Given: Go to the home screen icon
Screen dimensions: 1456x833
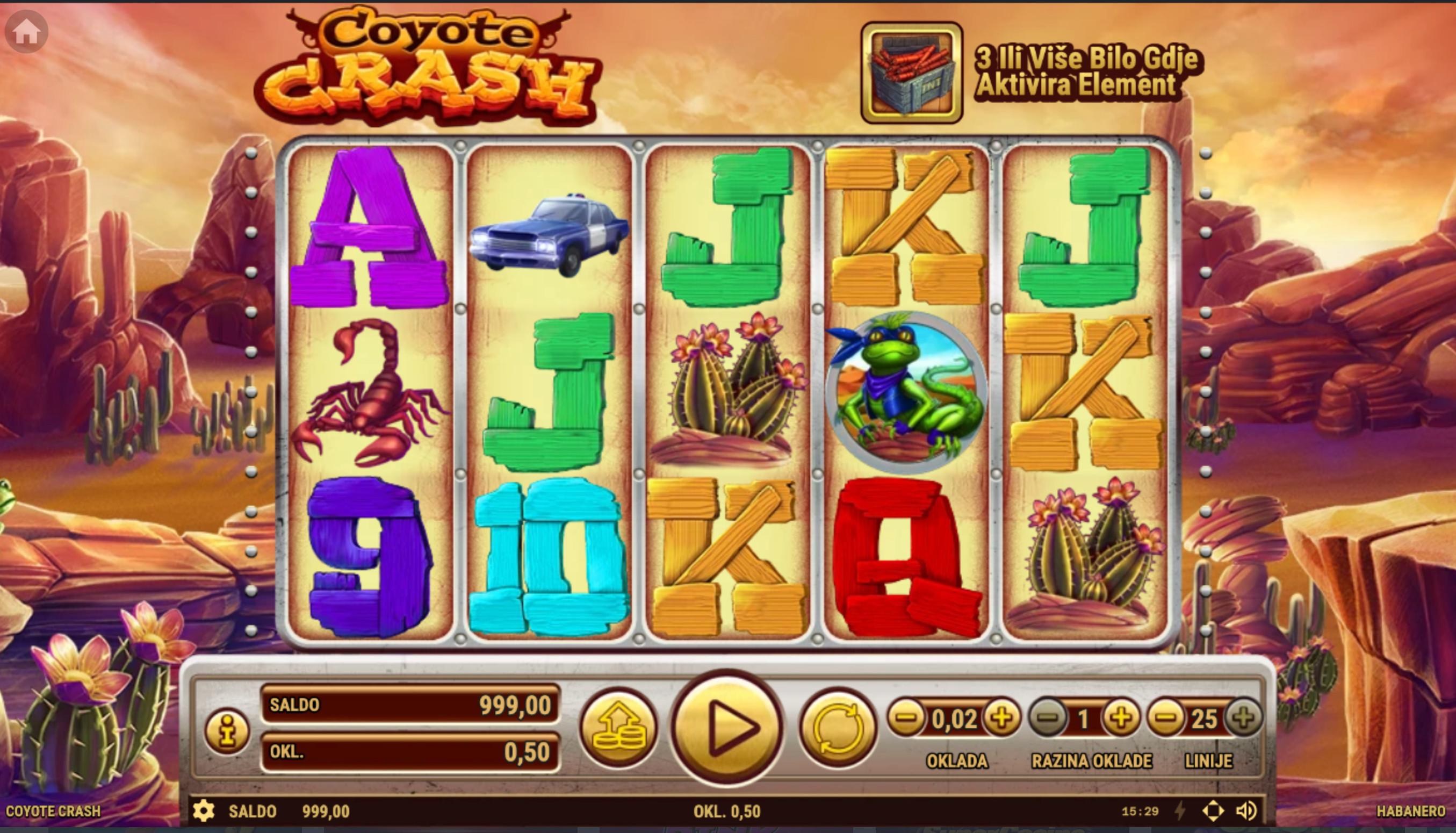Looking at the screenshot, I should coord(26,32).
